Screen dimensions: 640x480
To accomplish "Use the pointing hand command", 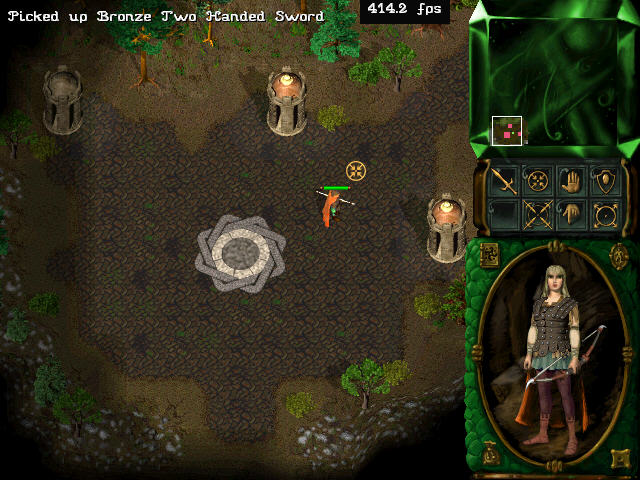I will point(571,214).
